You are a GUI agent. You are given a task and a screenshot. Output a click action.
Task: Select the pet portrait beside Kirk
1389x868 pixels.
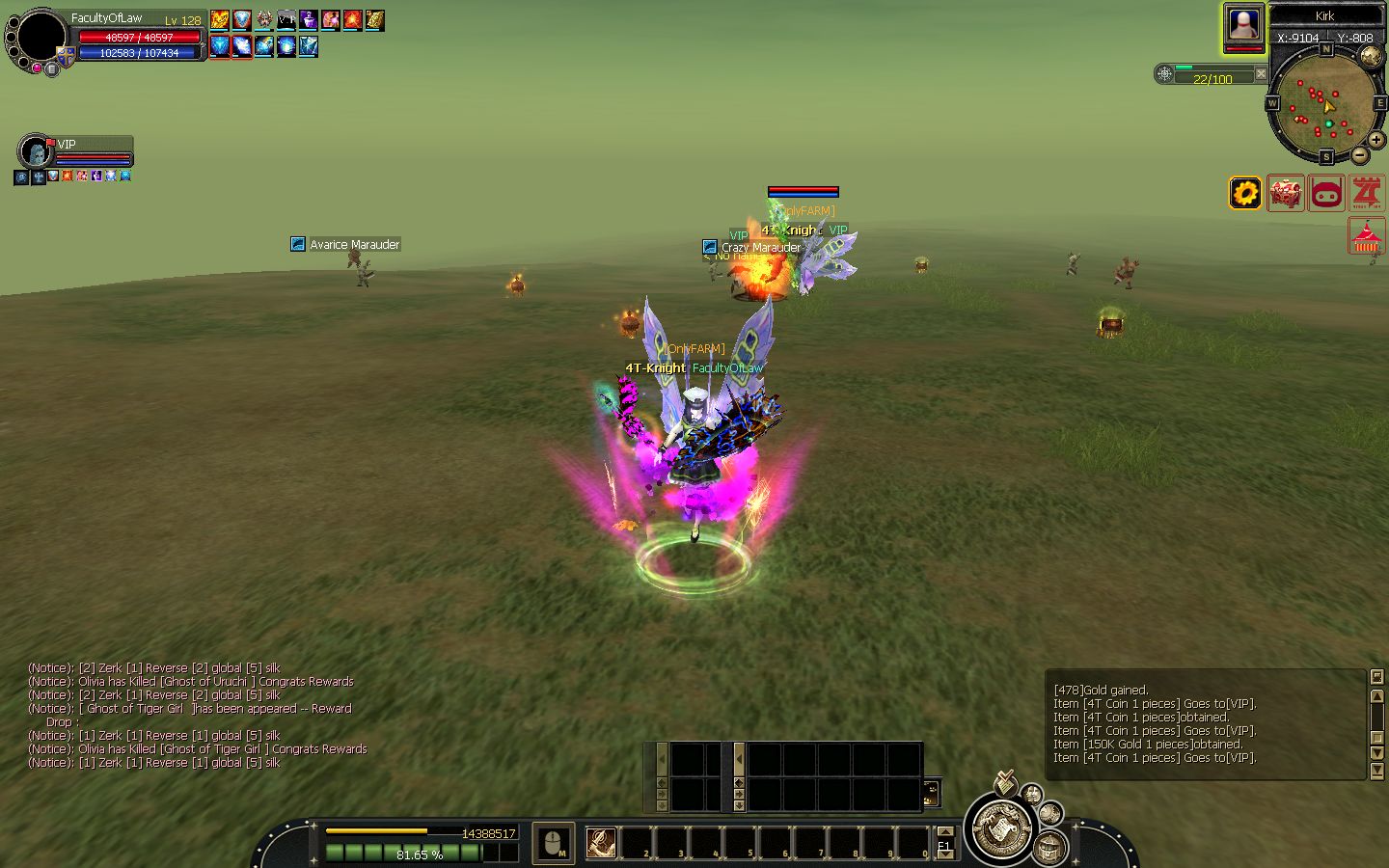pos(1244,26)
